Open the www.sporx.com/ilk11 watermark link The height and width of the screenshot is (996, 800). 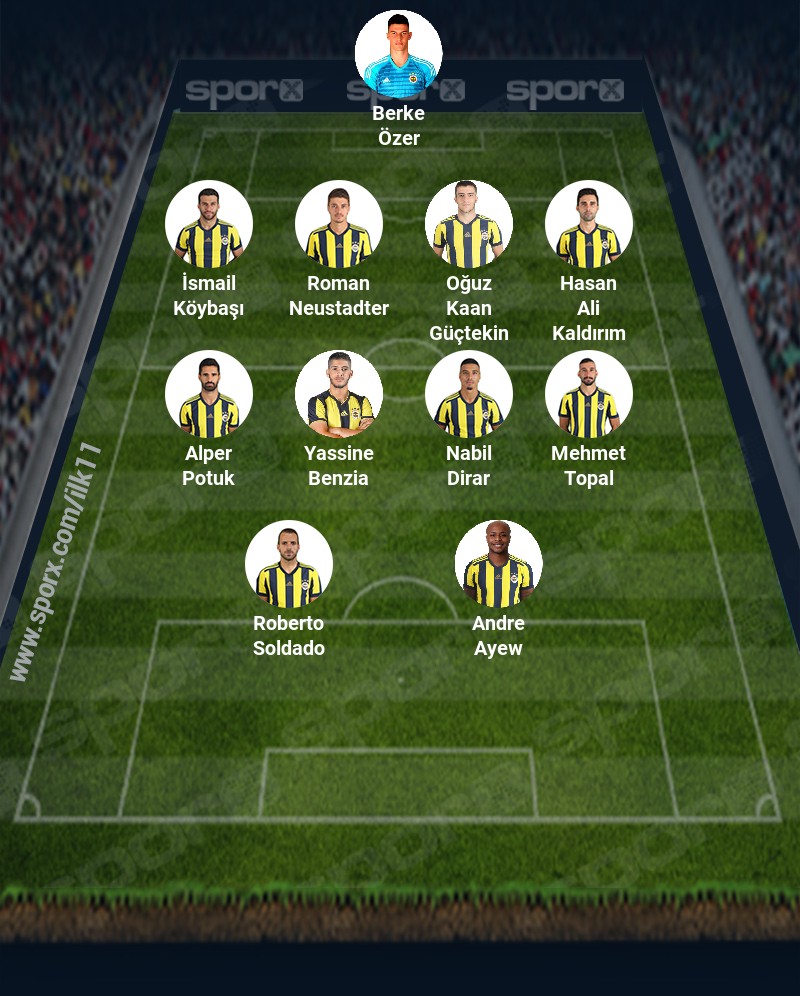(55, 562)
